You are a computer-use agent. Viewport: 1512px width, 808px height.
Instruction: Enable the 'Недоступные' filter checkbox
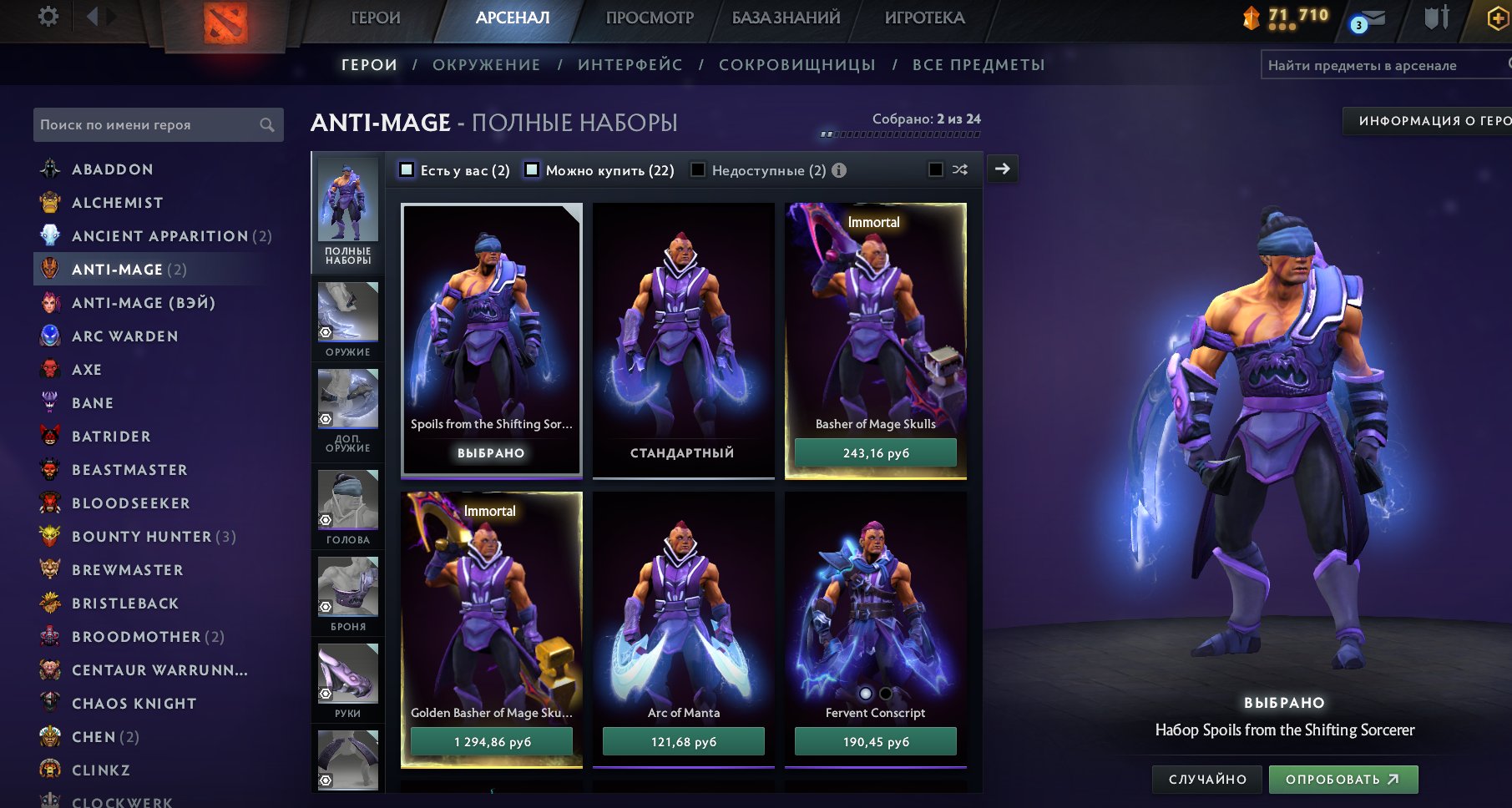[698, 170]
